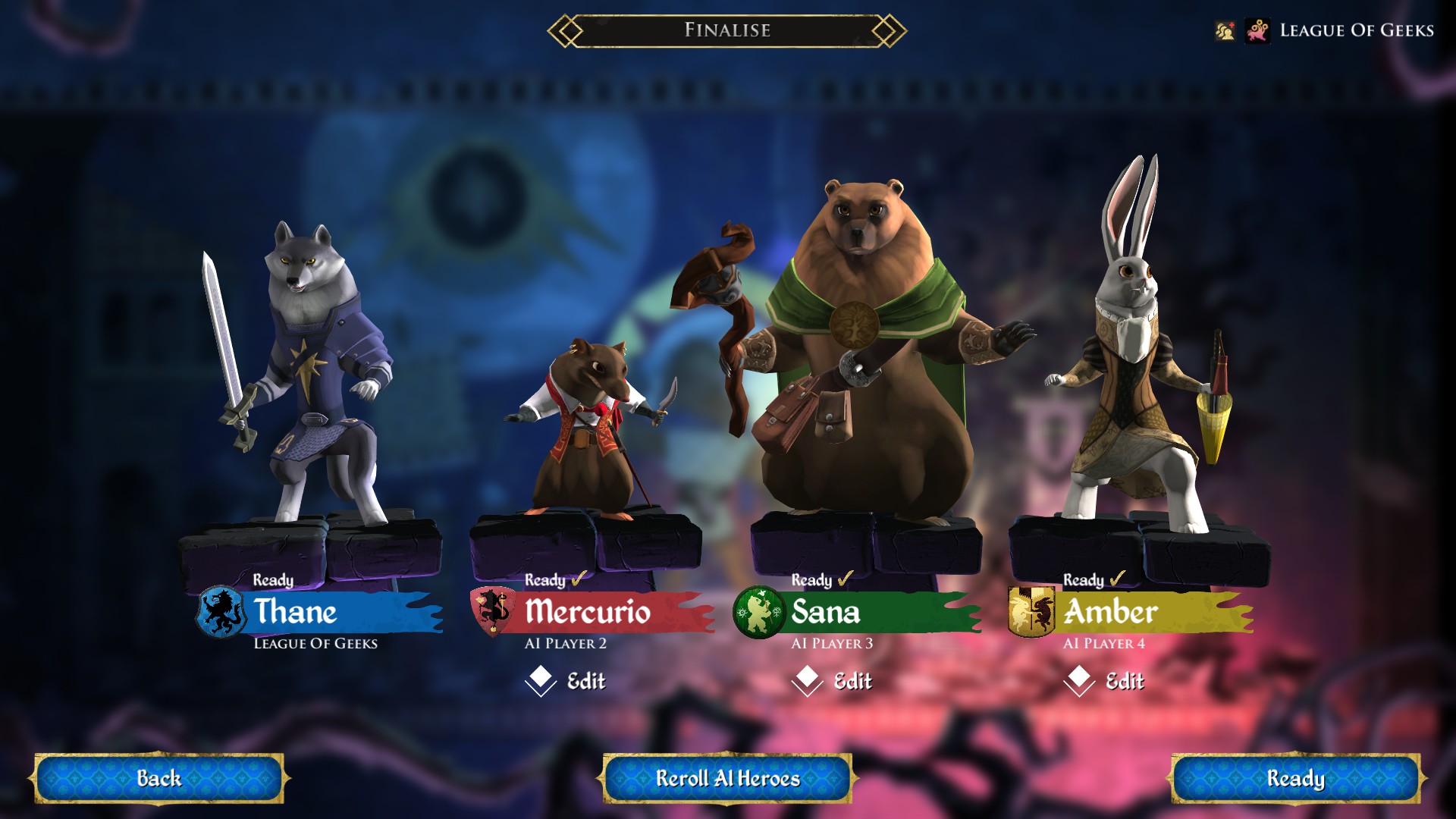1456x819 pixels.
Task: Click the left diamond arrow beside Finalise
Action: pos(565,32)
